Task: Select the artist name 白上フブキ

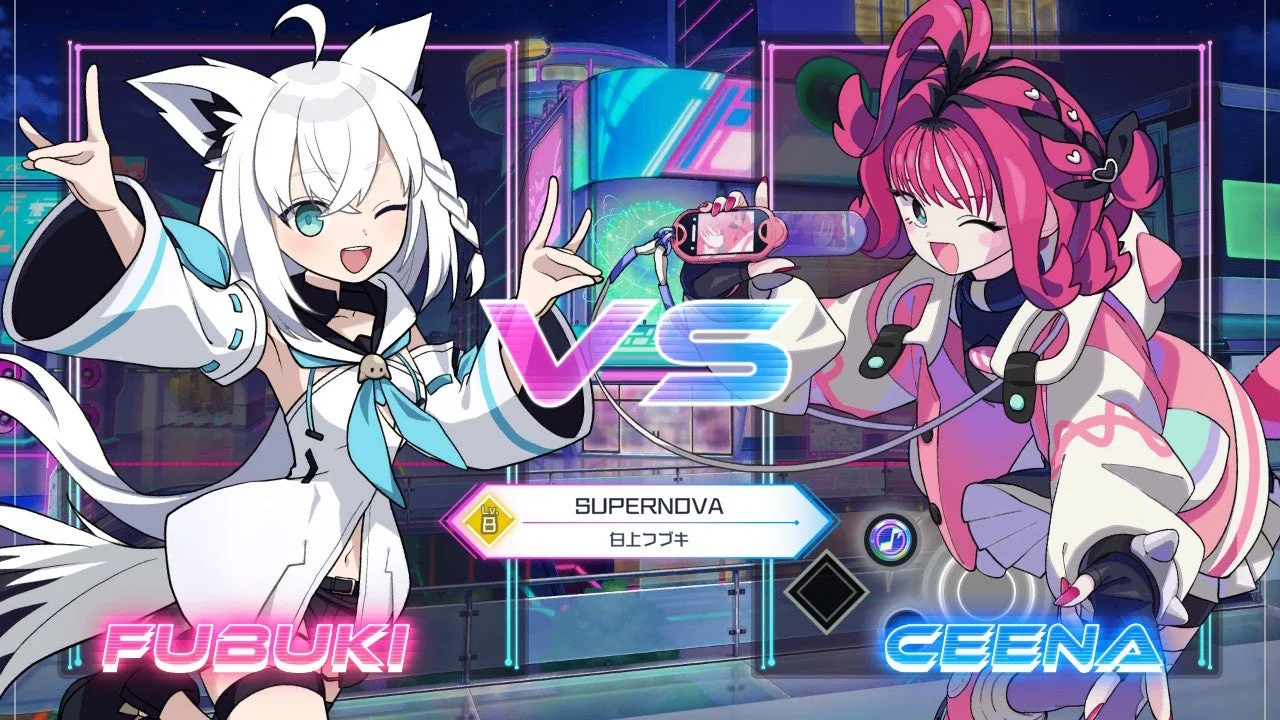Action: 648,537
